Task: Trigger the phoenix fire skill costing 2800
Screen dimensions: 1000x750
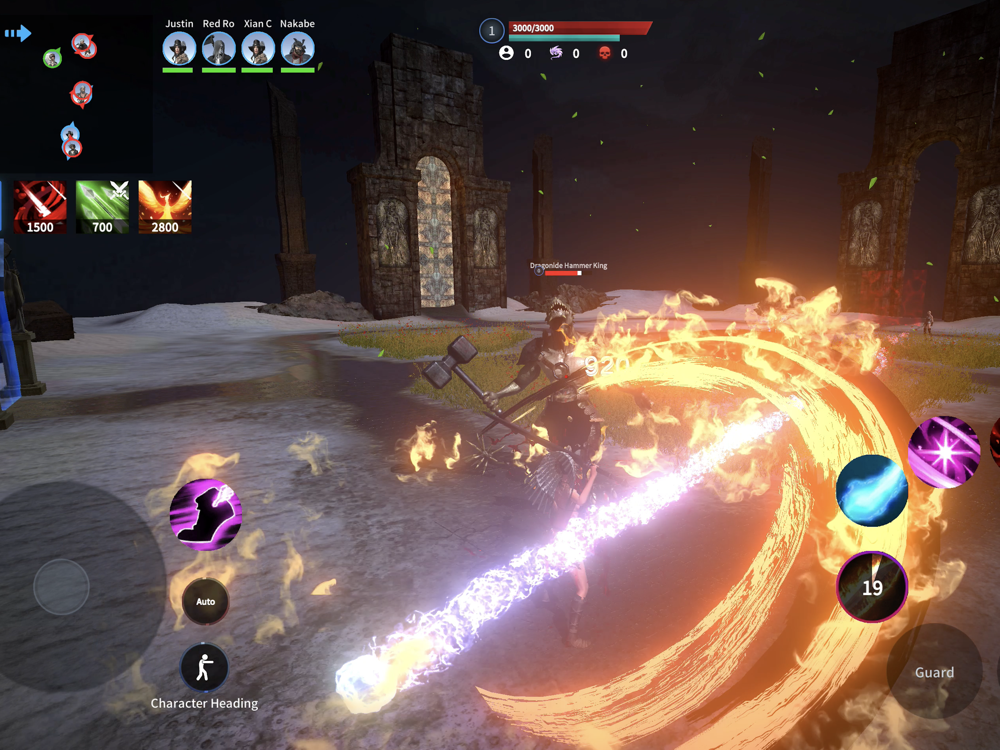Action: tap(165, 207)
